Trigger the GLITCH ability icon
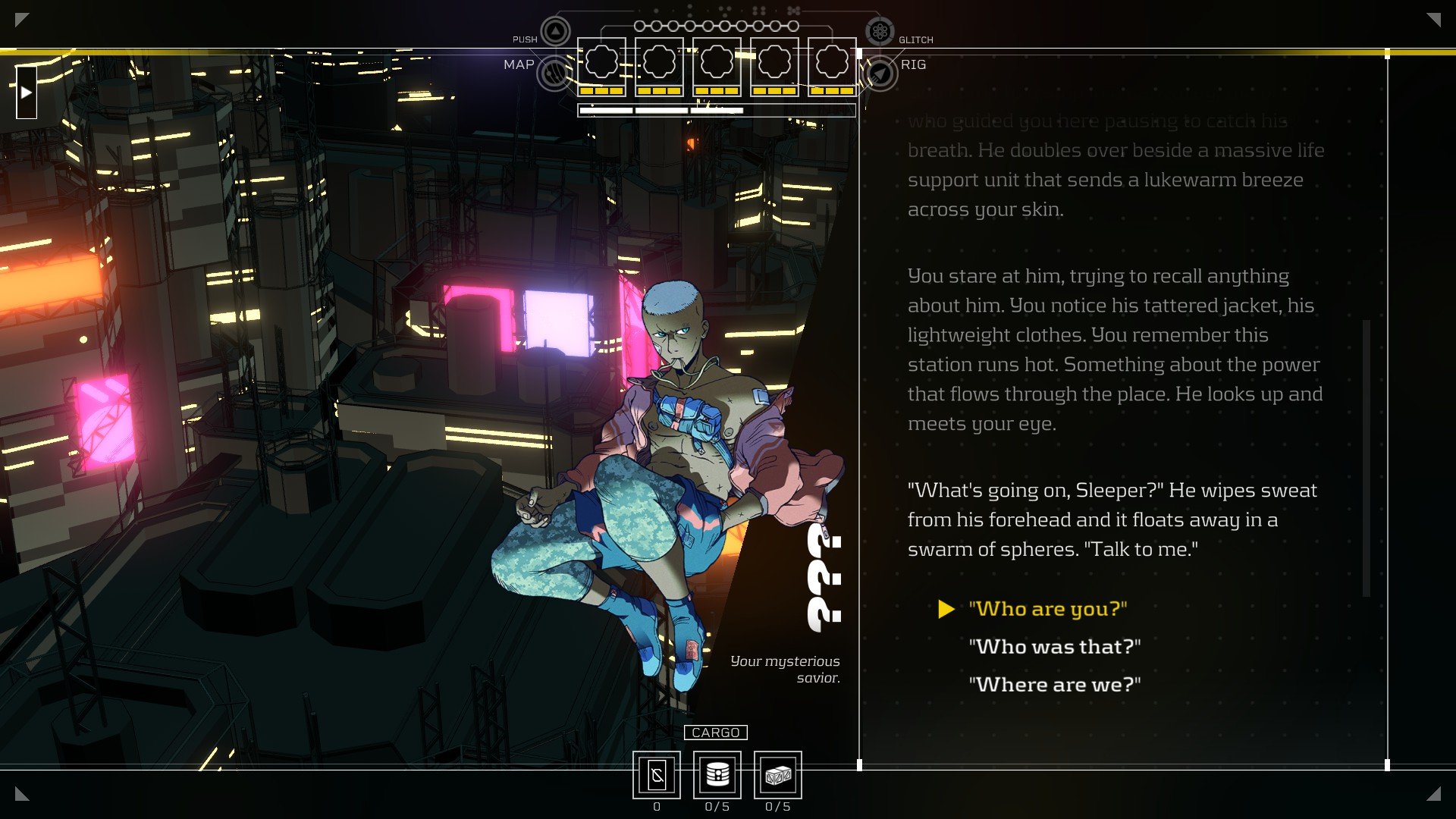This screenshot has height=819, width=1456. [880, 33]
